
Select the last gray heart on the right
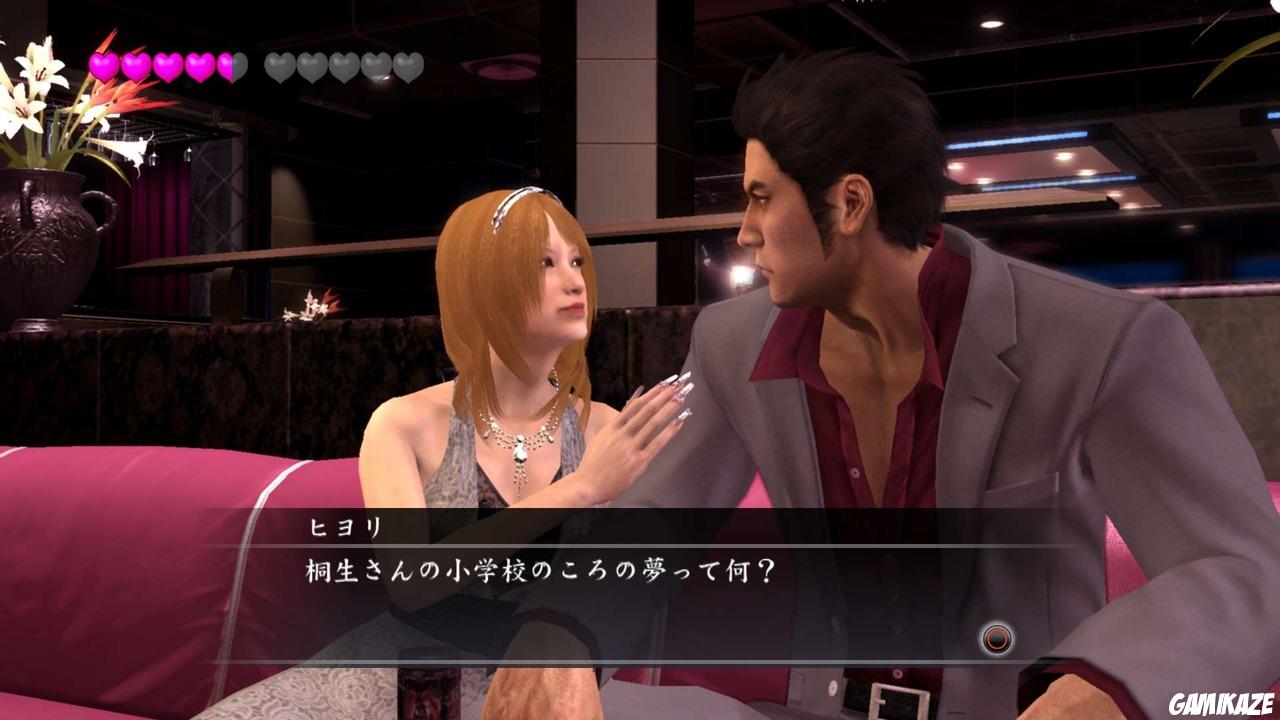tap(407, 65)
